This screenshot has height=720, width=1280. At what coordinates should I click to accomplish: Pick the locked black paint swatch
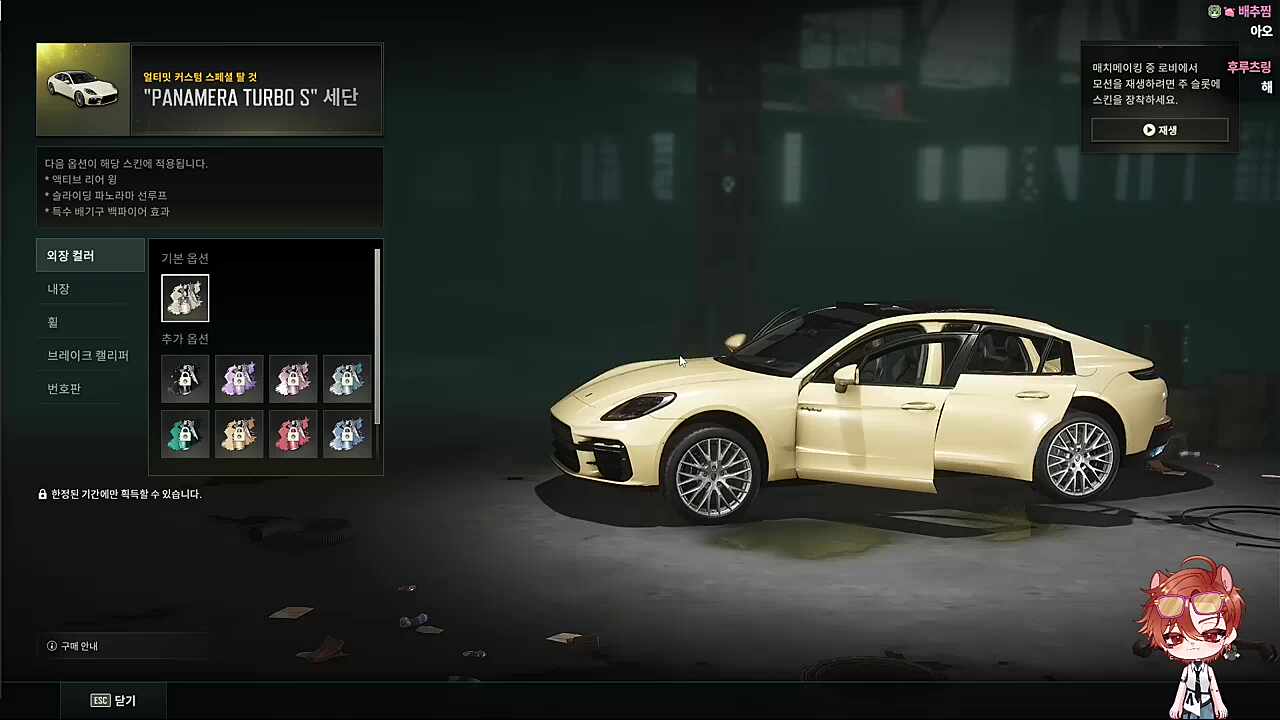click(185, 379)
